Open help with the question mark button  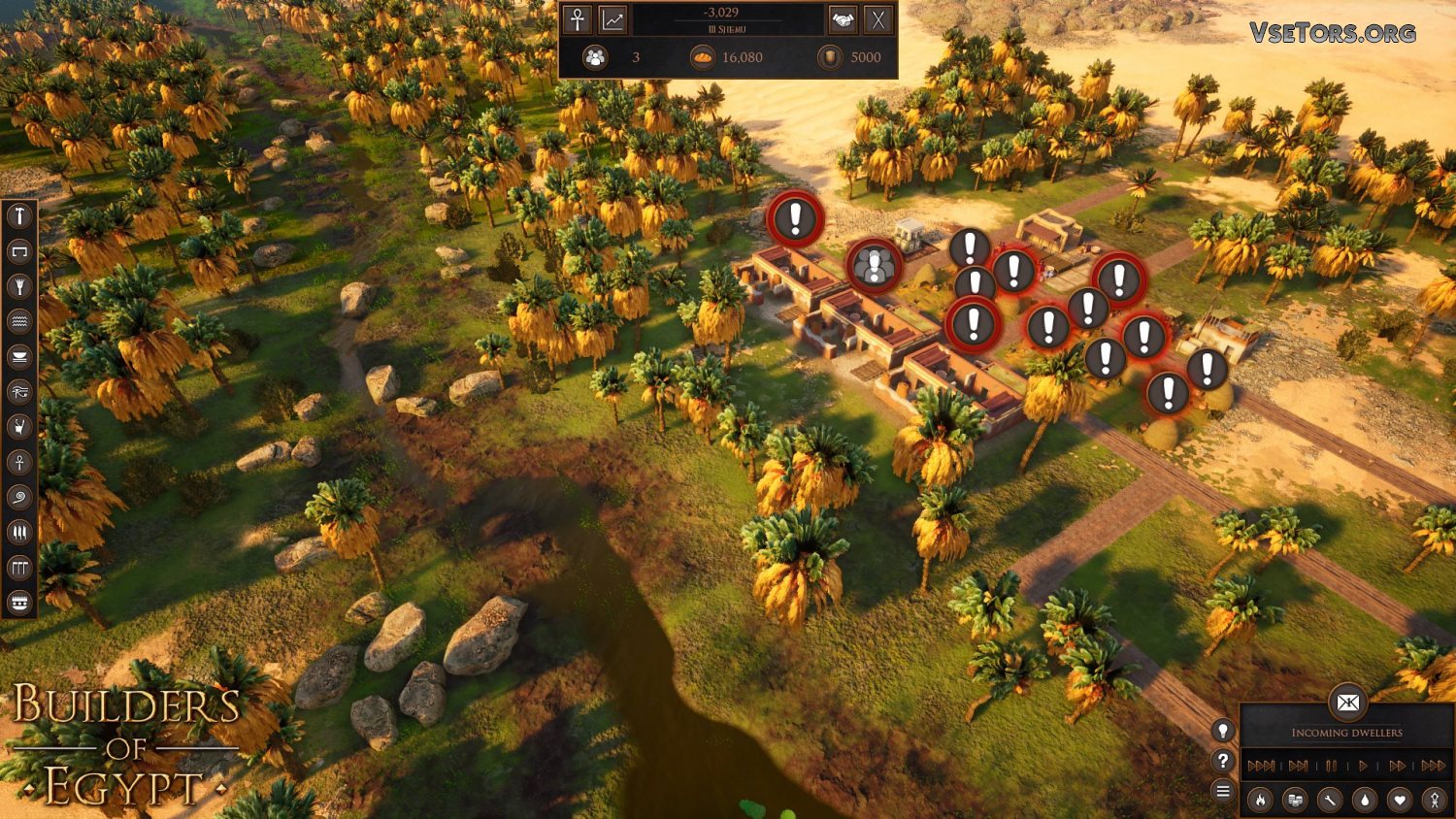[1223, 761]
